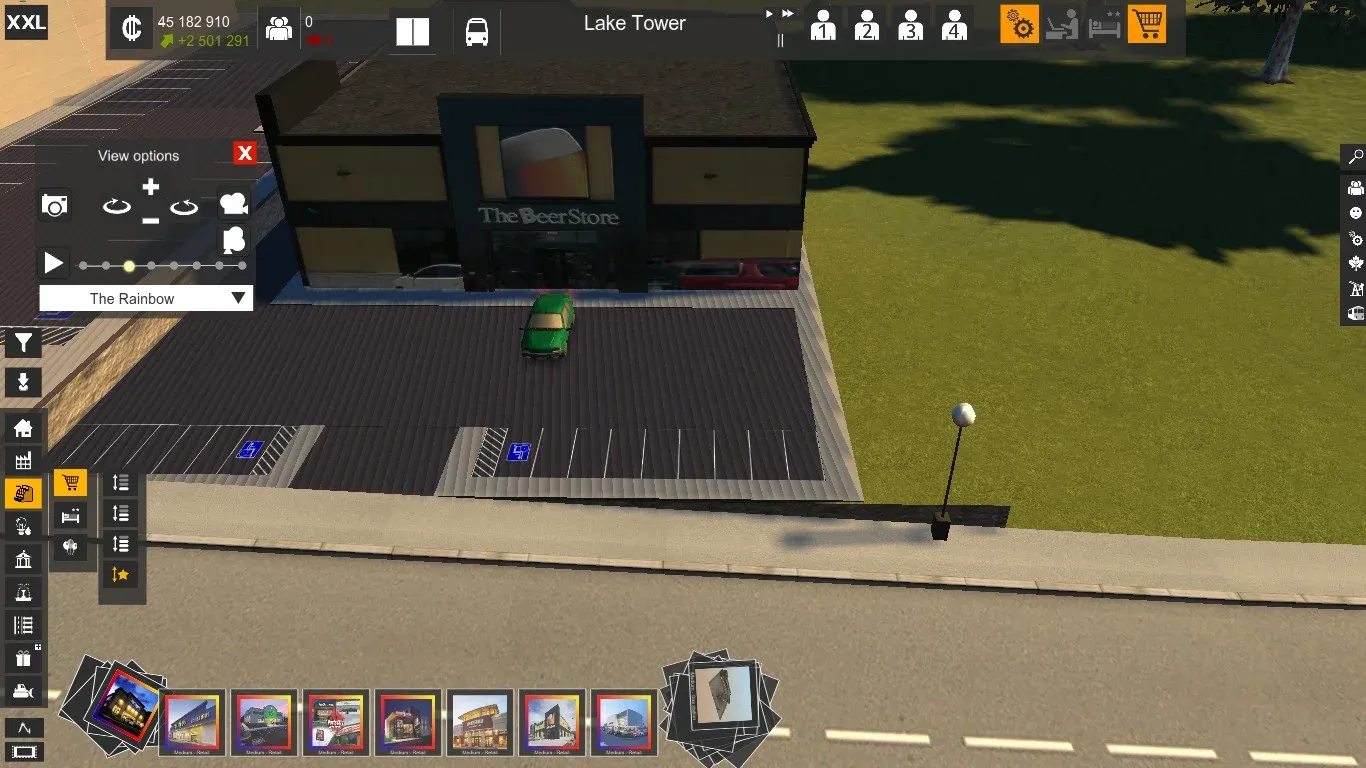Play the view options timeline

[53, 264]
